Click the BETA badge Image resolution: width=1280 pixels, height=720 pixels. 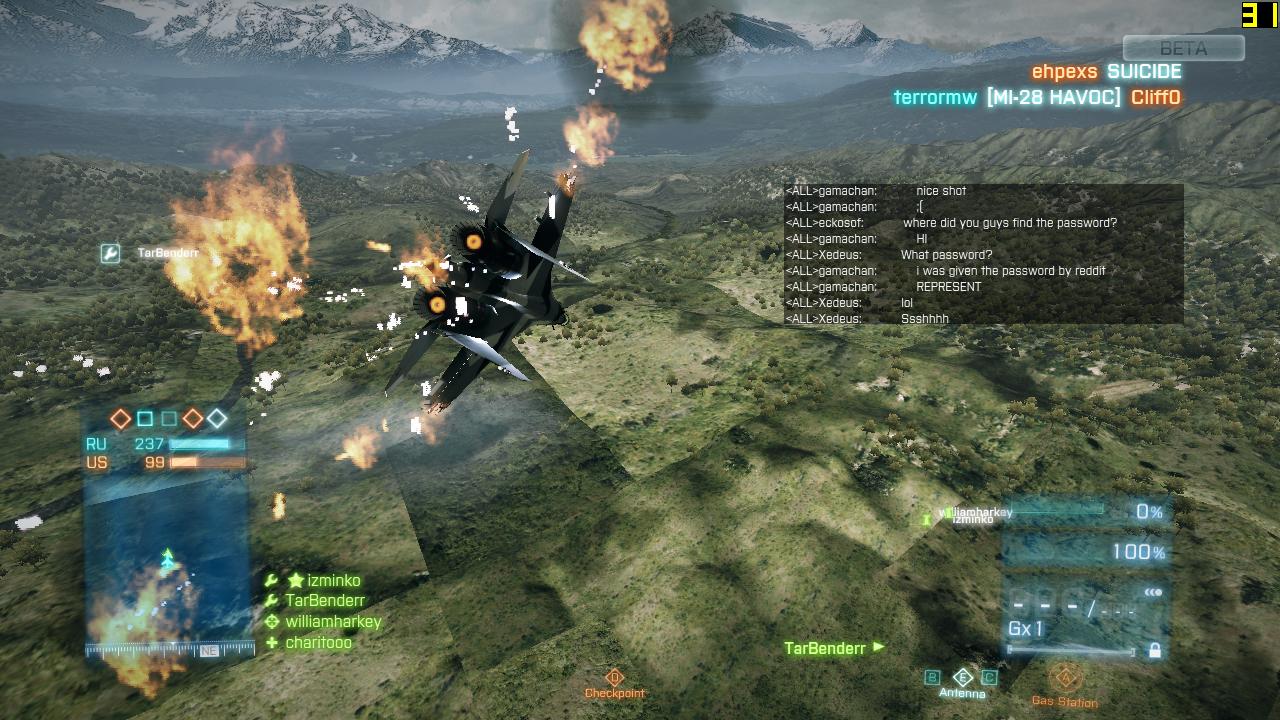click(x=1183, y=48)
